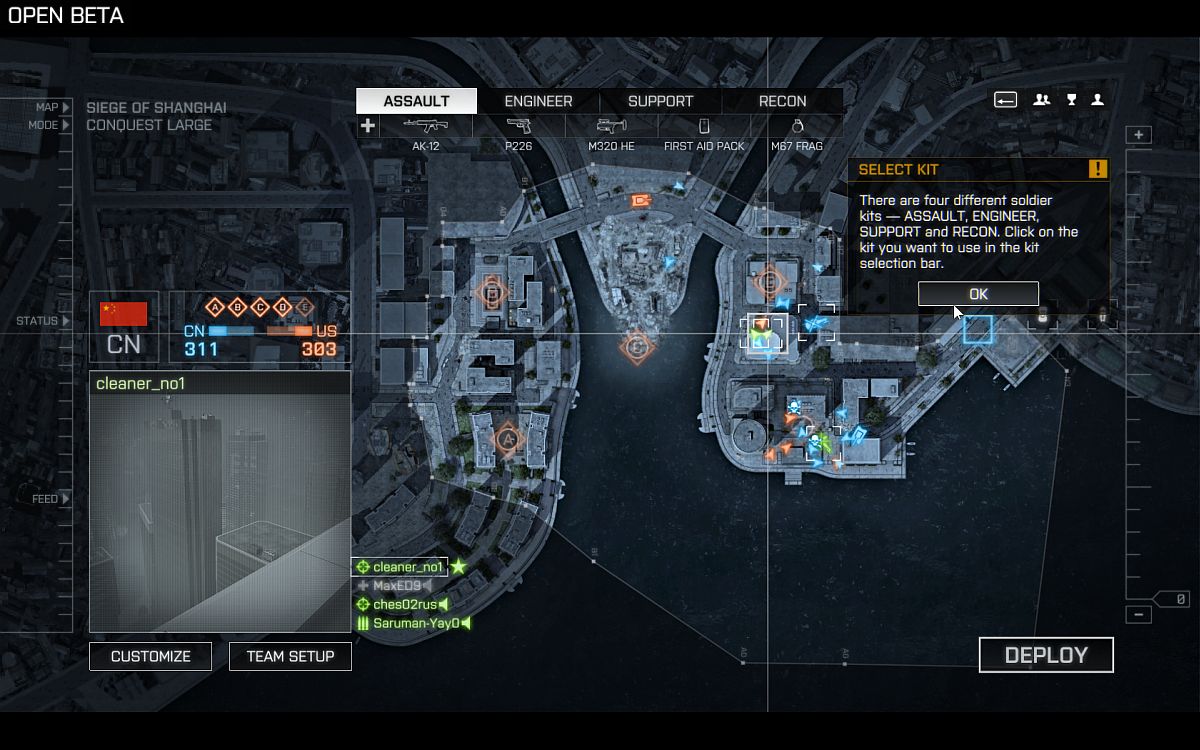
Task: Open the Customize loadout screen
Action: click(150, 656)
